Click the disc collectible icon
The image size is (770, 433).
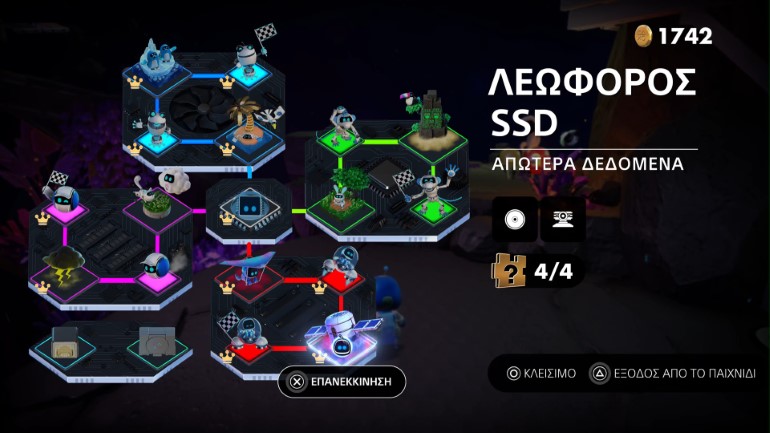click(514, 218)
